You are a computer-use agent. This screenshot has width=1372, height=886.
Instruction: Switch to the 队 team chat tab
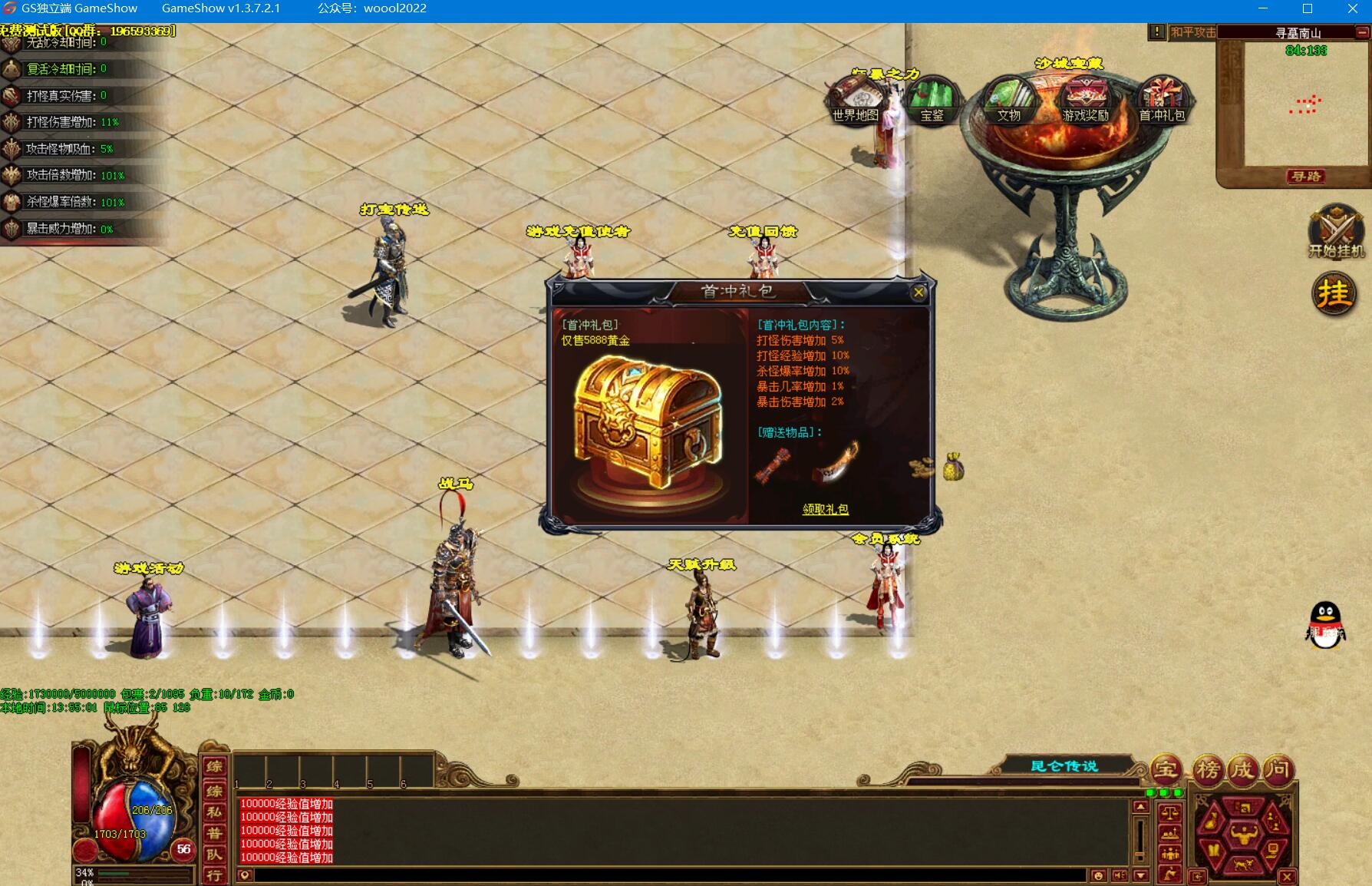pyautogui.click(x=214, y=854)
